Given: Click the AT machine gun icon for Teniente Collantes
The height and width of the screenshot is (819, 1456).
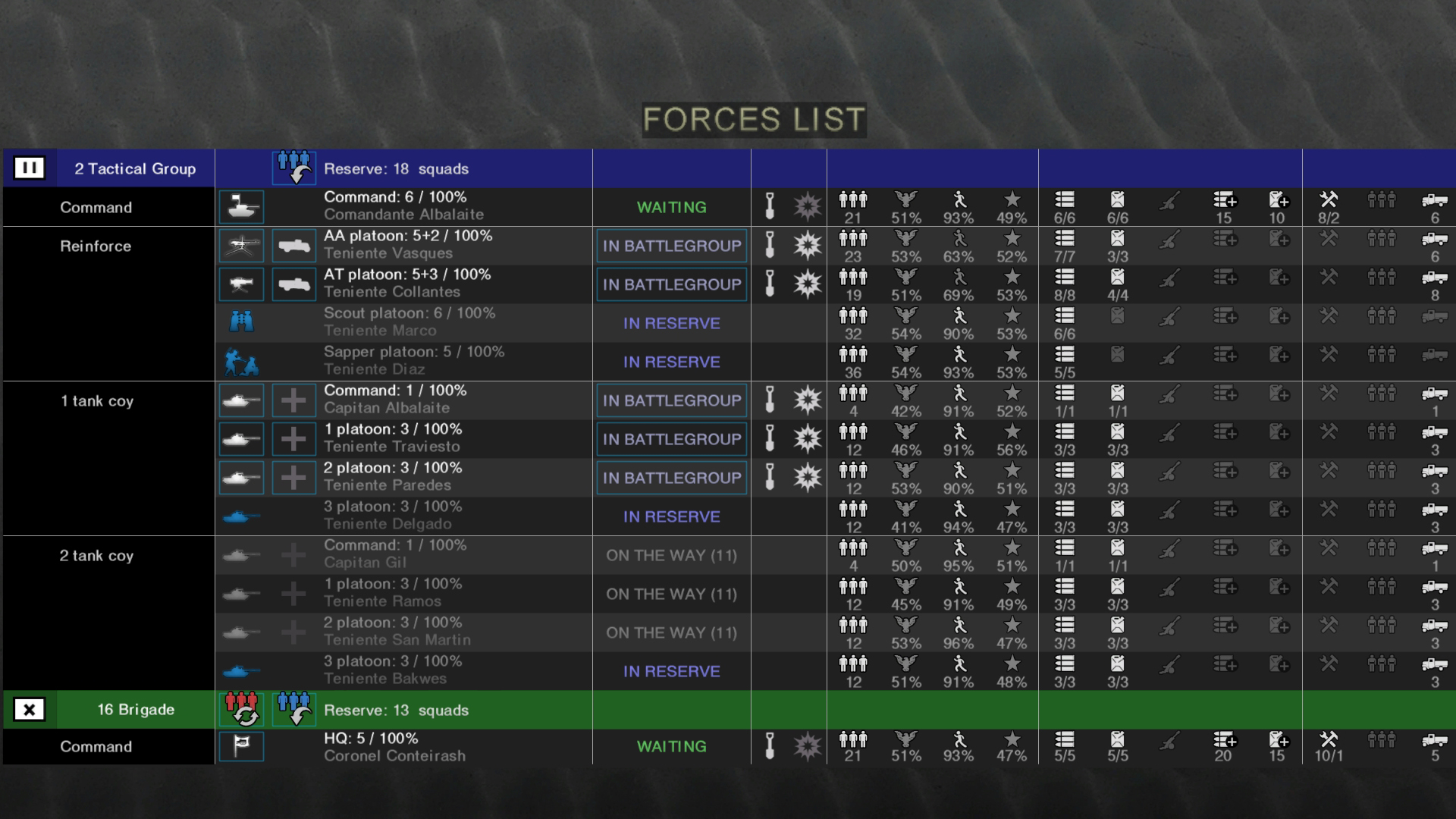Looking at the screenshot, I should click(x=241, y=284).
